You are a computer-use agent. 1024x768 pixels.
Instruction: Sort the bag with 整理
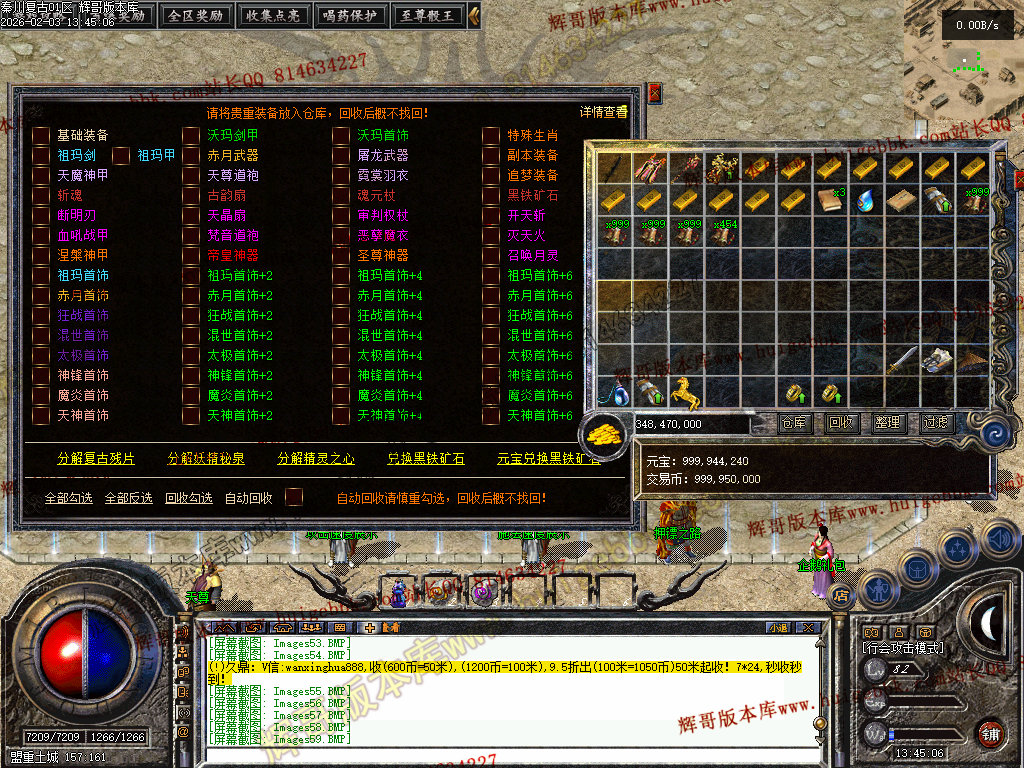889,423
